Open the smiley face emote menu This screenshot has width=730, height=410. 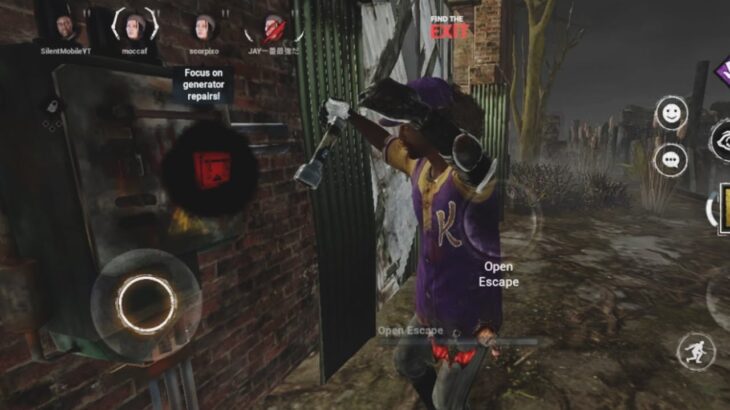[671, 114]
